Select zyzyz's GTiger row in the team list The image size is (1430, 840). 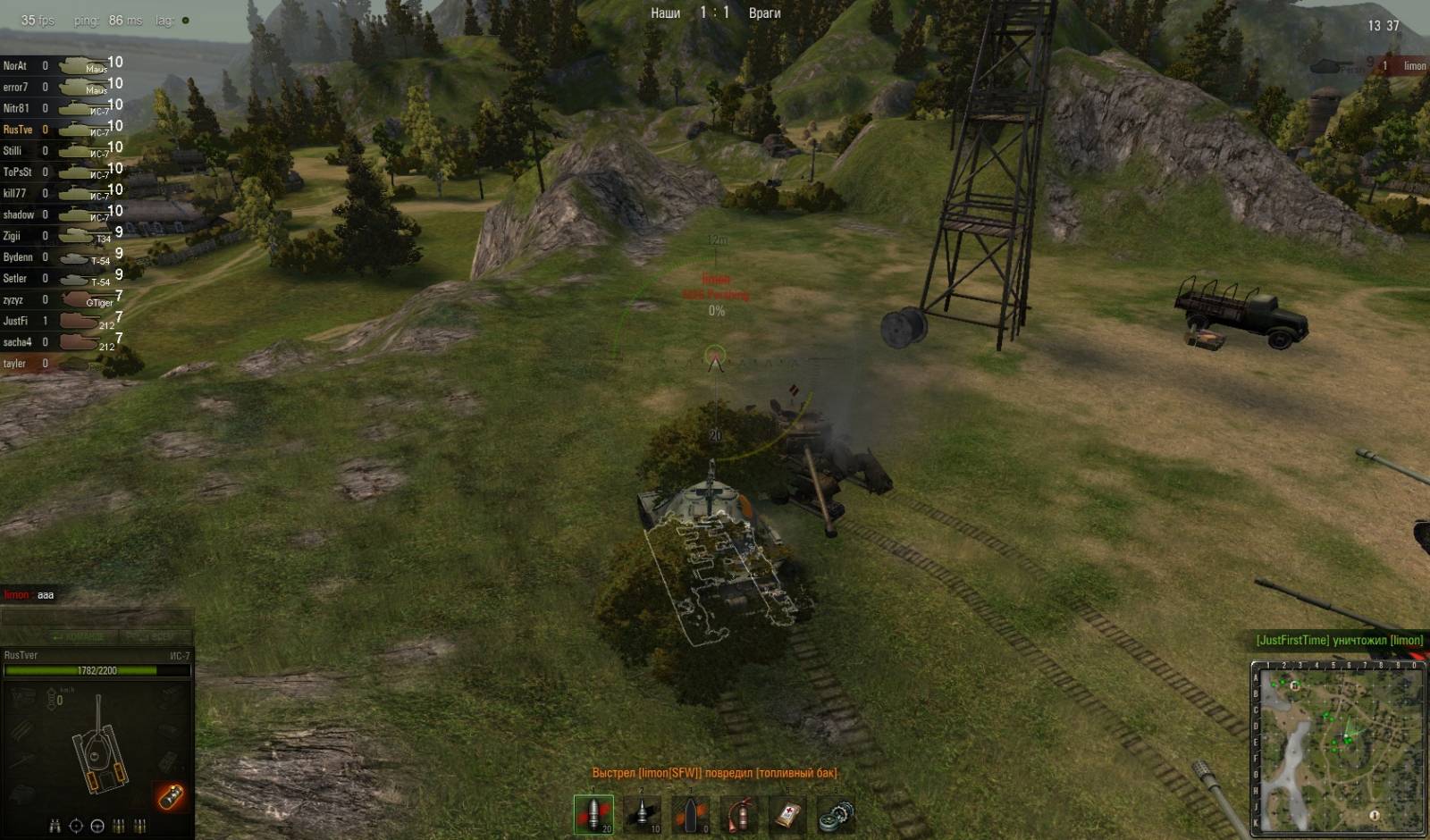coord(61,300)
